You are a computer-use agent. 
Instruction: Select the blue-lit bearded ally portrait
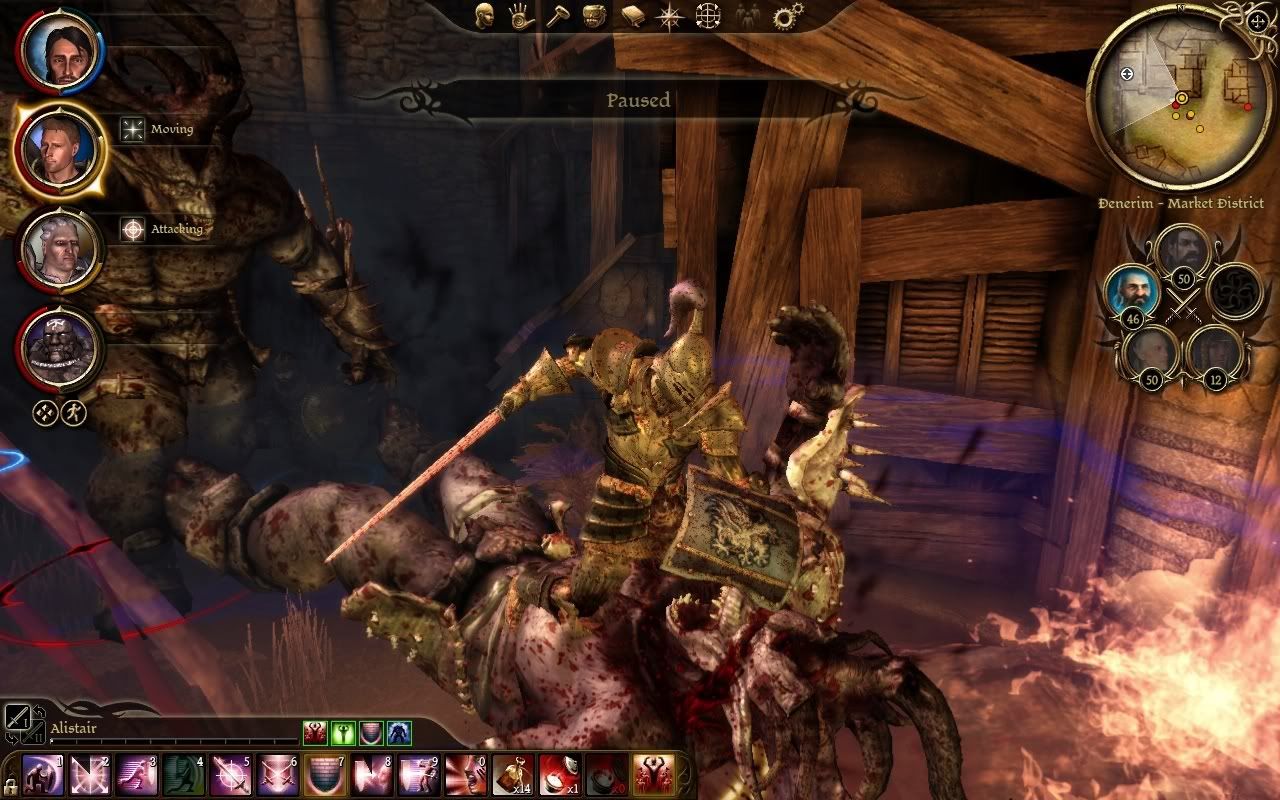[x=1130, y=292]
